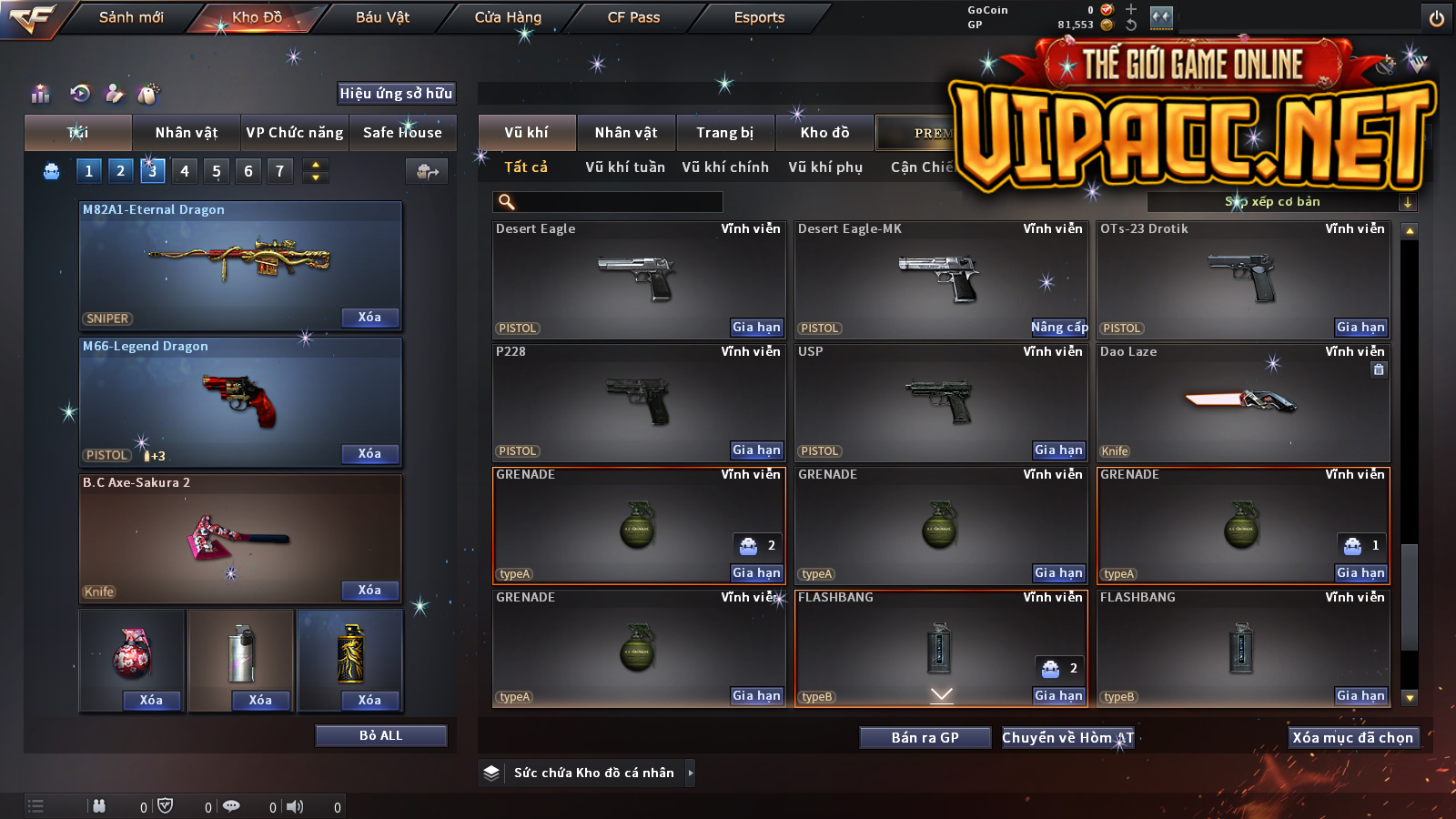
Task: Remove the M82A1-Eternal Dragon with Xóa
Action: (x=369, y=318)
